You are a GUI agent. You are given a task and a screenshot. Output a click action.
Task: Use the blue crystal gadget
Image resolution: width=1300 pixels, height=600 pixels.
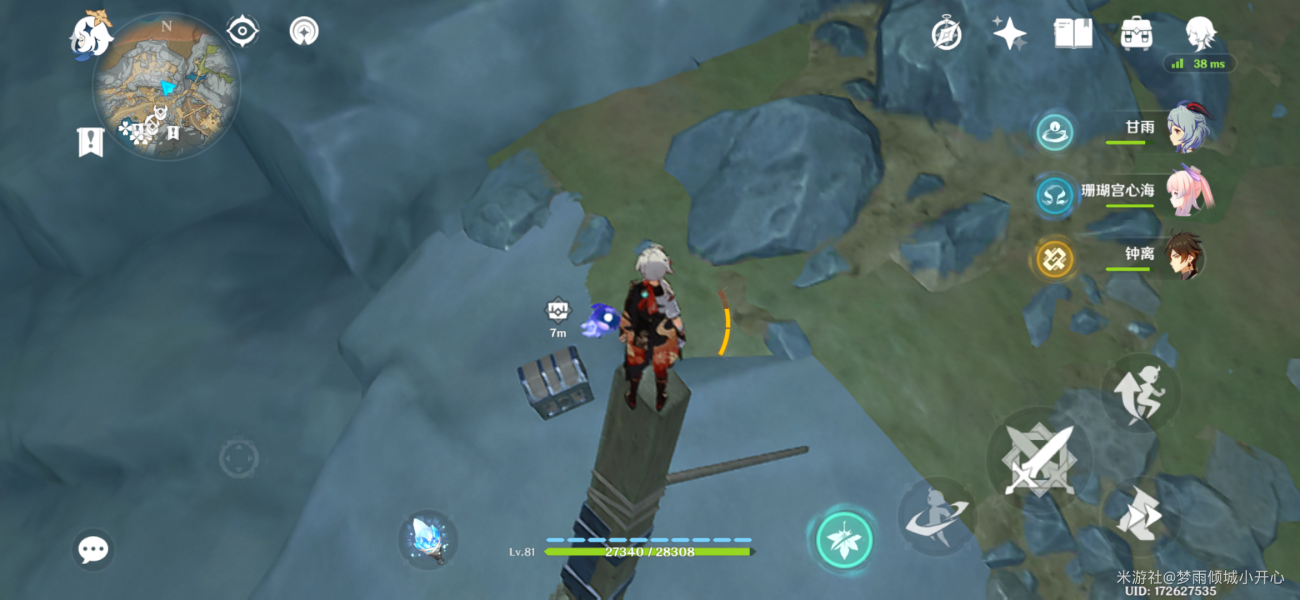point(428,539)
